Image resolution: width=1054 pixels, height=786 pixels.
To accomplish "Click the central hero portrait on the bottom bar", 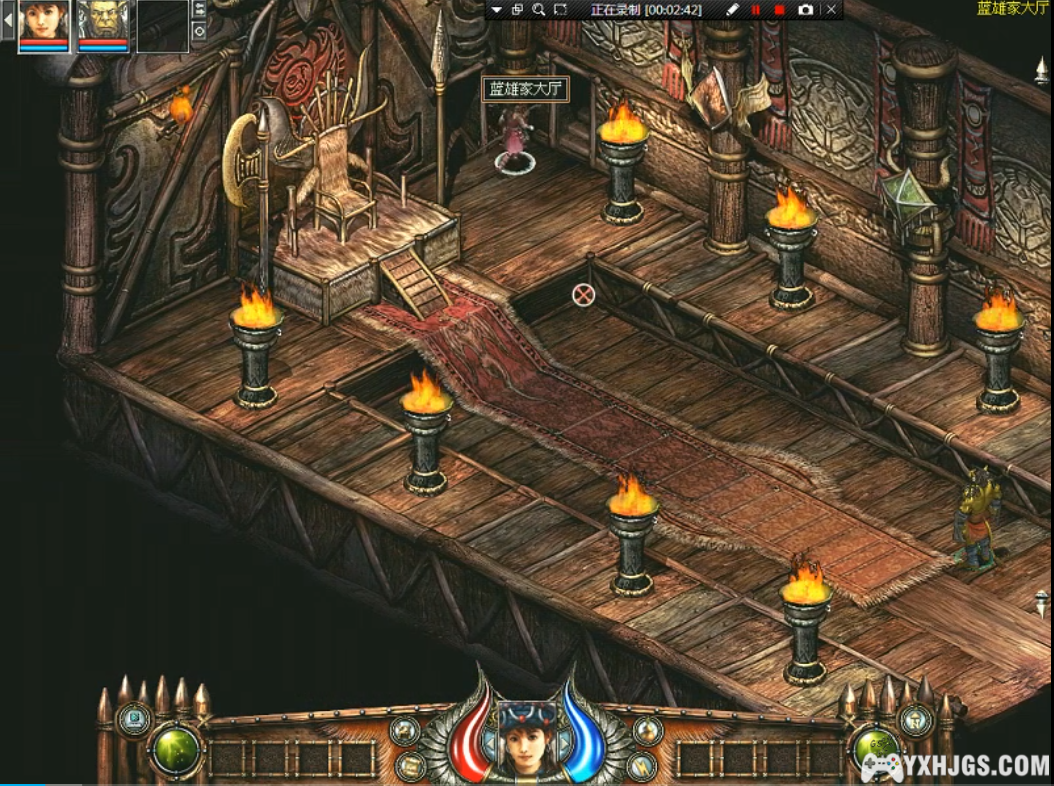I will (x=526, y=737).
